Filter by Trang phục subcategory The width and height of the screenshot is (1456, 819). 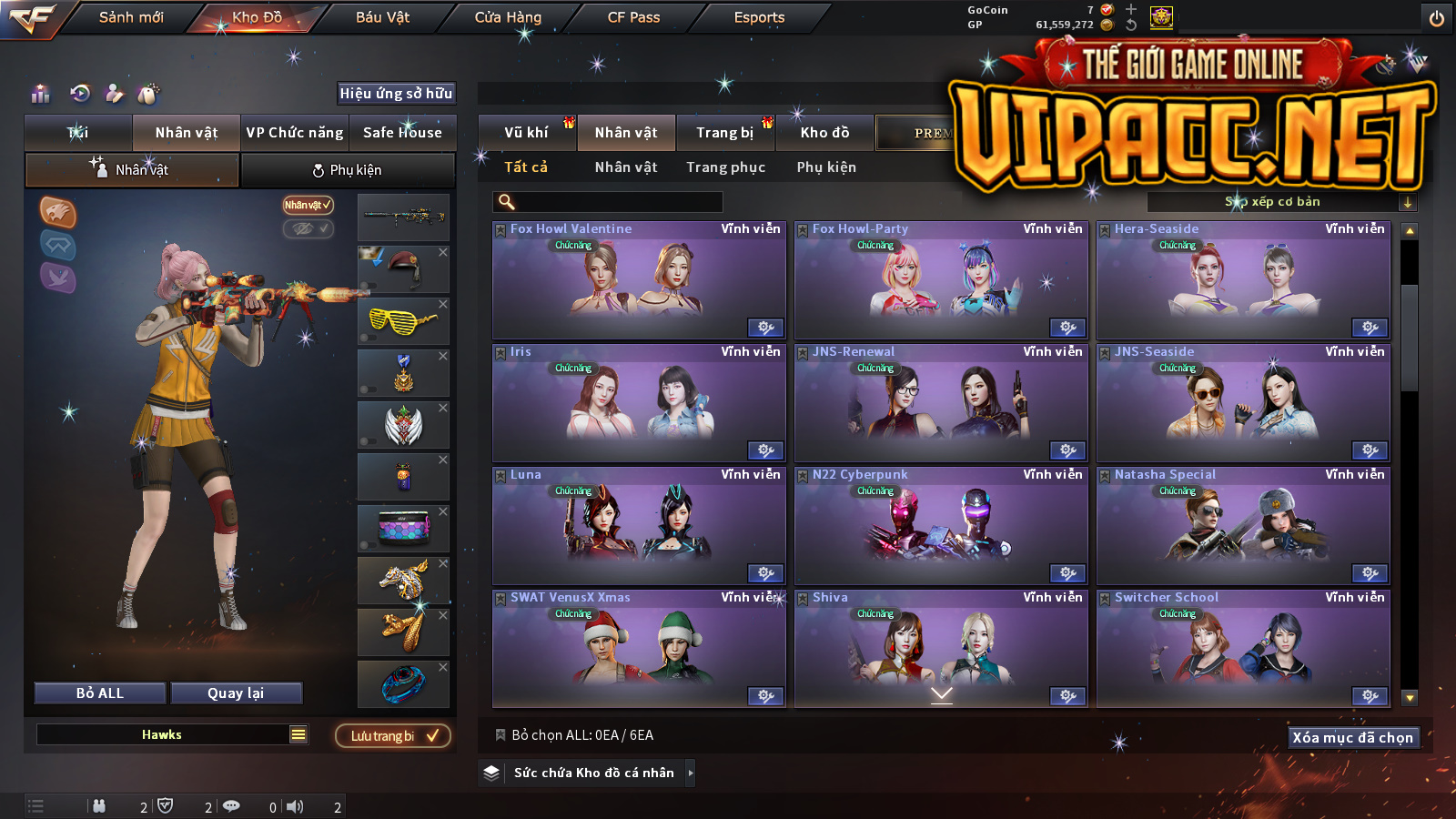point(725,167)
